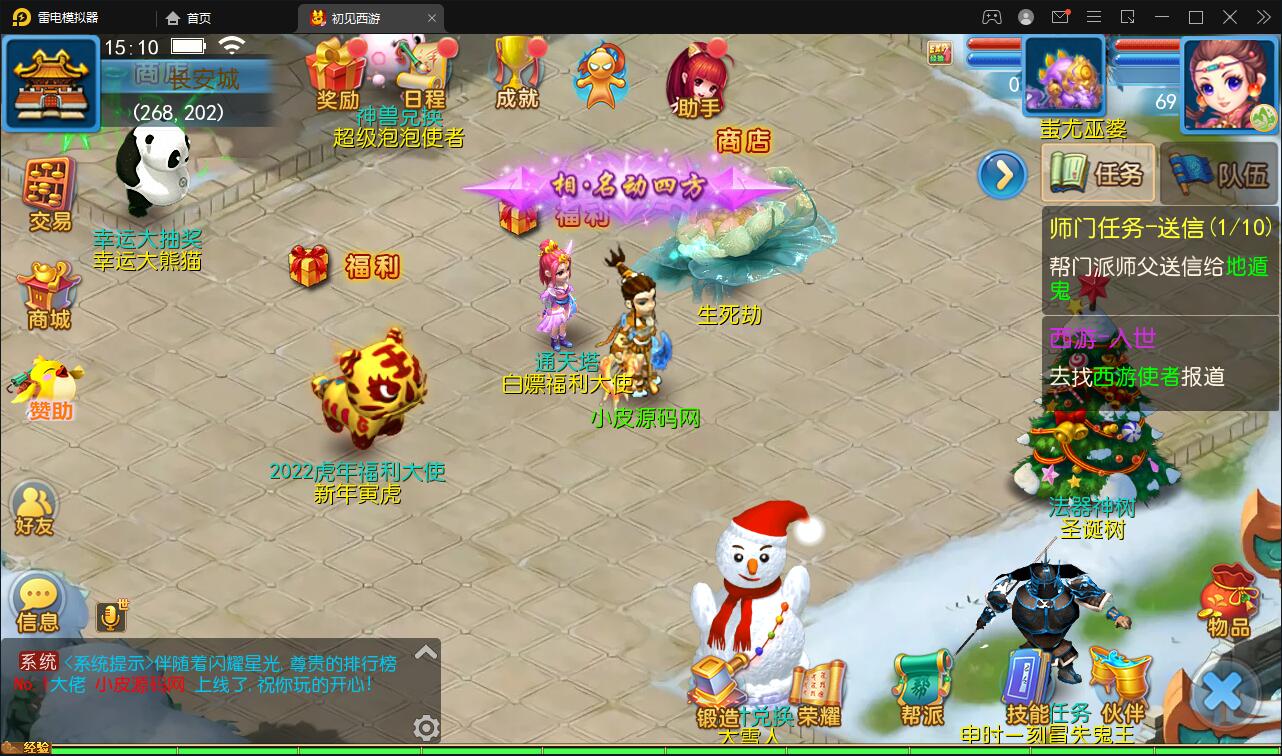Image resolution: width=1282 pixels, height=756 pixels.
Task: Open the 信息 messages bubble
Action: (x=38, y=604)
